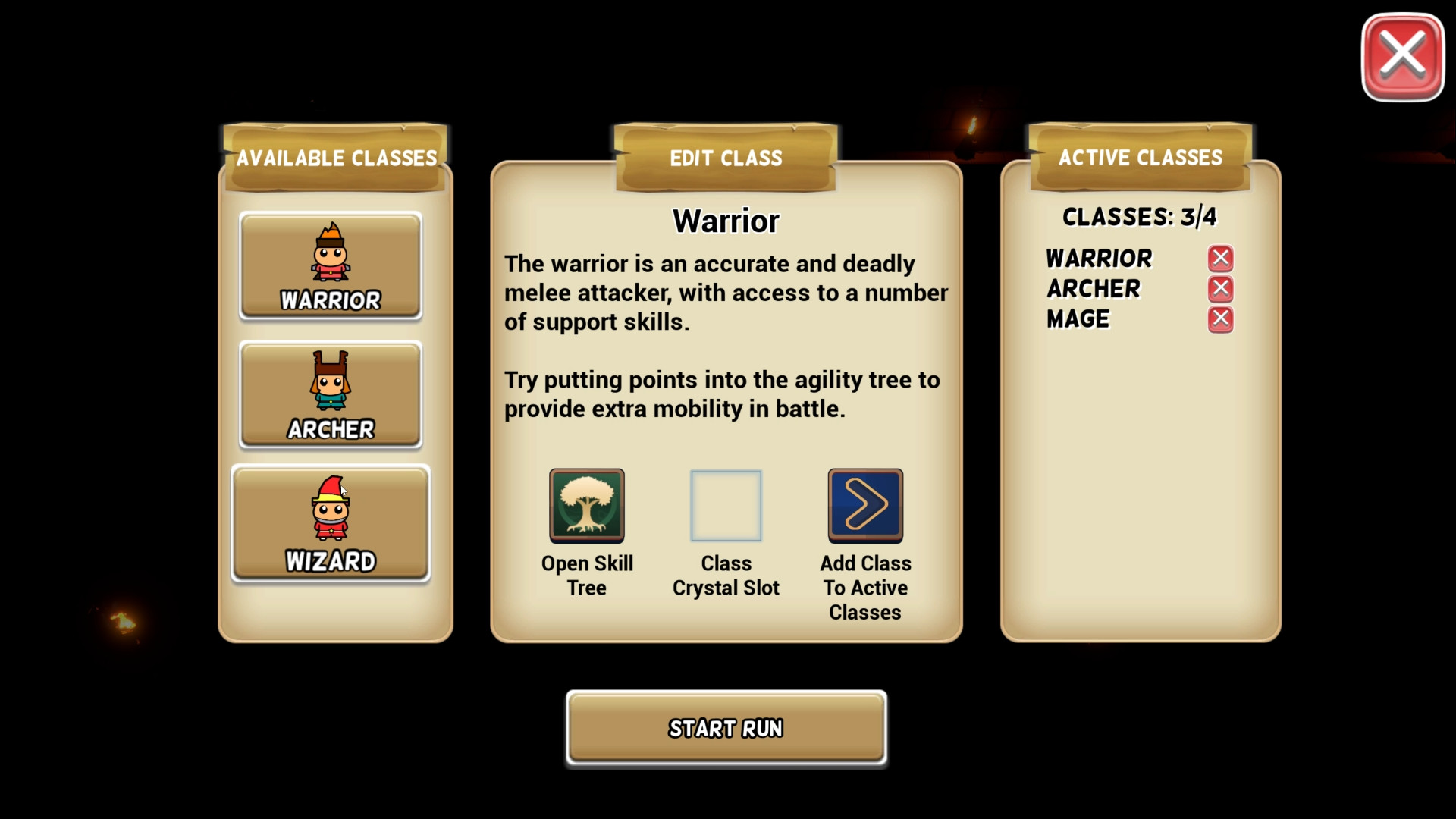Image resolution: width=1456 pixels, height=819 pixels.
Task: Start a run
Action: tap(725, 728)
